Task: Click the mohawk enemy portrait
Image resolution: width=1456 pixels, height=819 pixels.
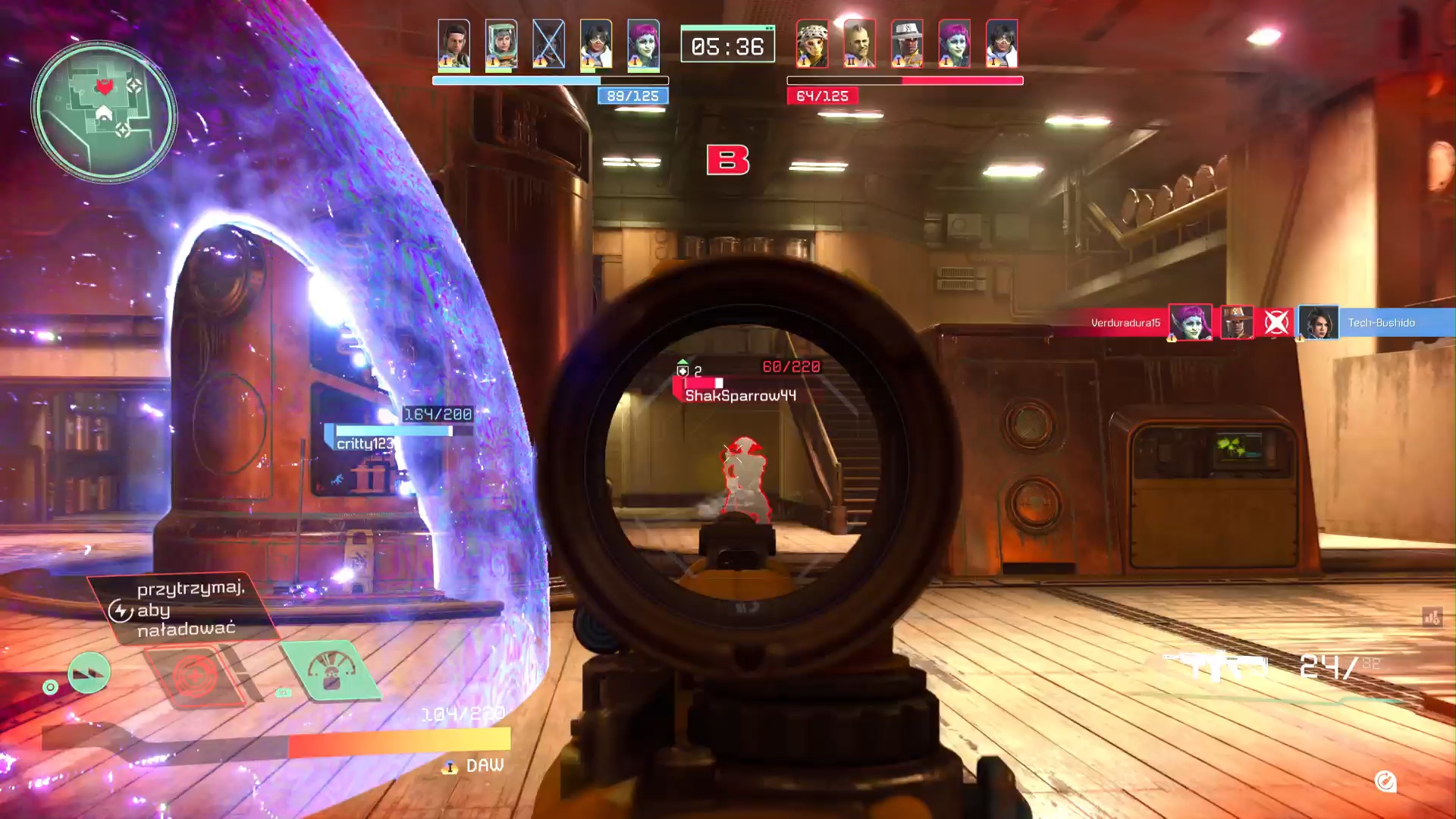Action: [x=859, y=44]
